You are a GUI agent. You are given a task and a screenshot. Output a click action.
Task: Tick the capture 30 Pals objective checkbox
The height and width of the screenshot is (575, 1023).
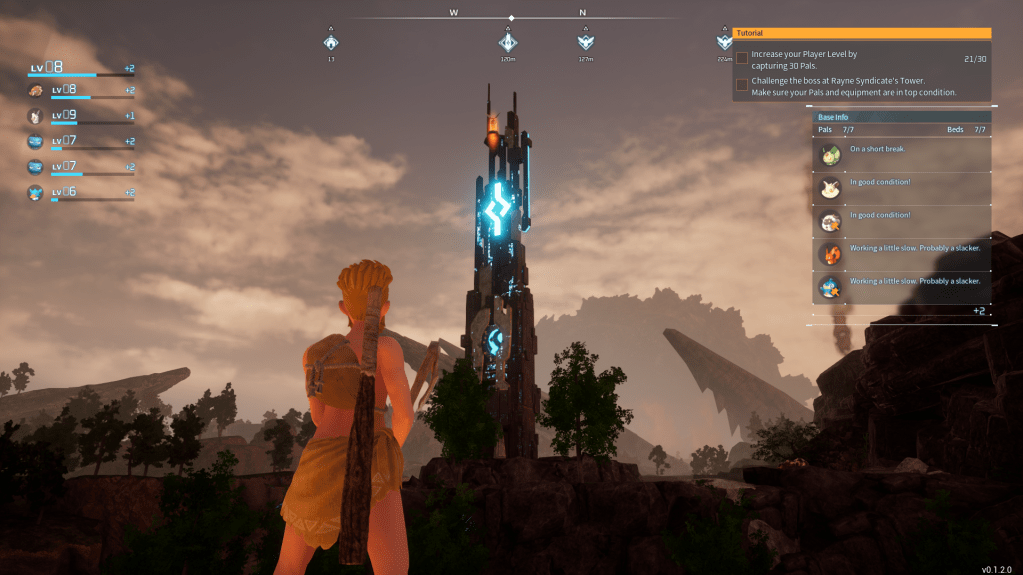[x=742, y=58]
